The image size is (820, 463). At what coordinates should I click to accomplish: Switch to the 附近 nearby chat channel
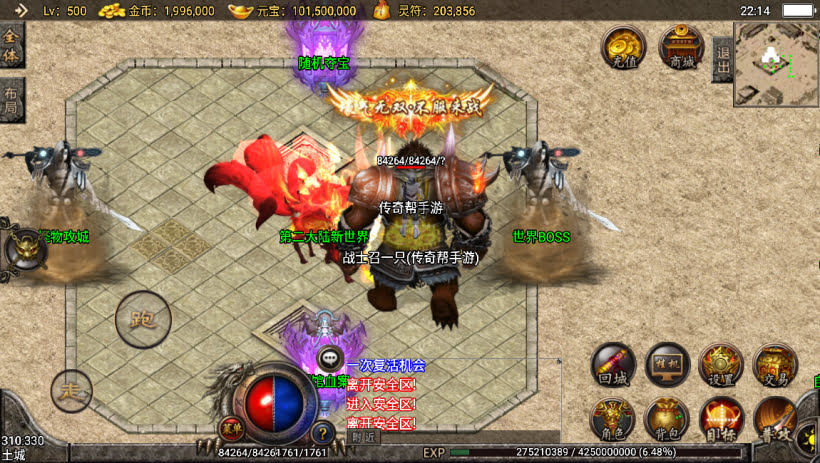click(x=365, y=437)
